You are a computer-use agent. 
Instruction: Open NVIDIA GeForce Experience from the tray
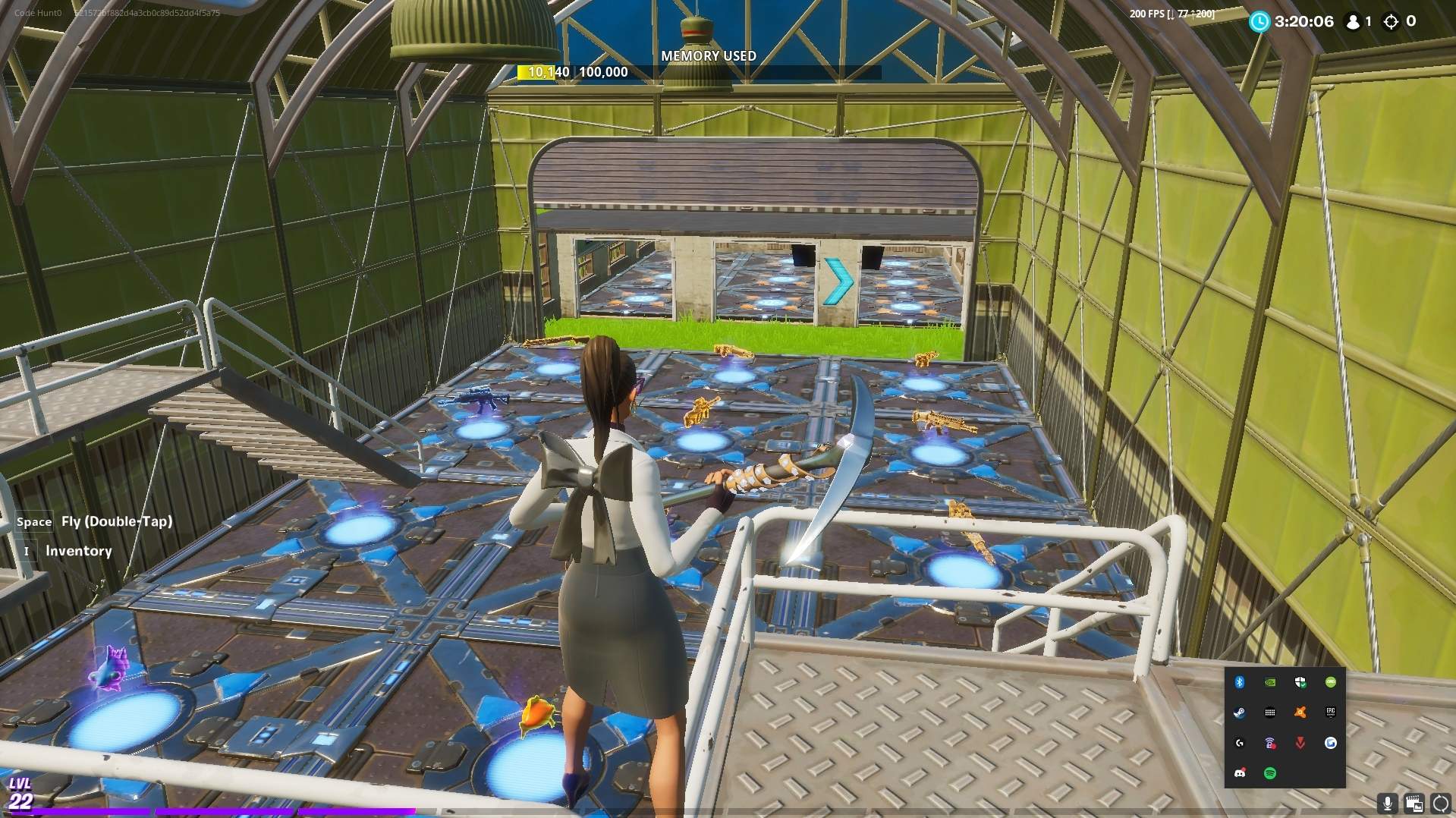1269,681
